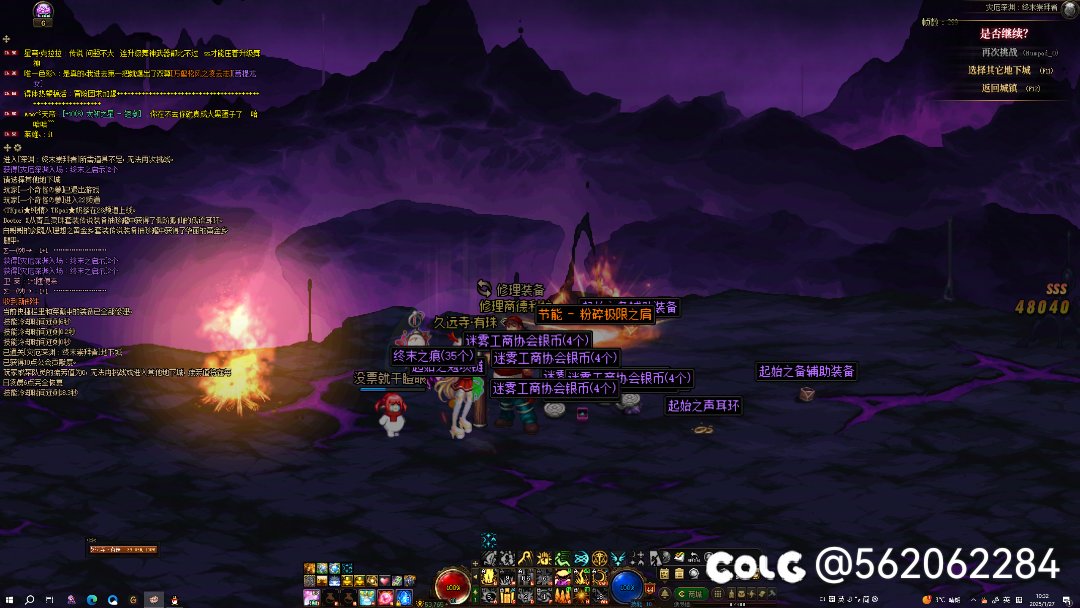Screen dimensions: 1080x608
Task: Activate the orange flame pillars skill
Action: (562, 596)
